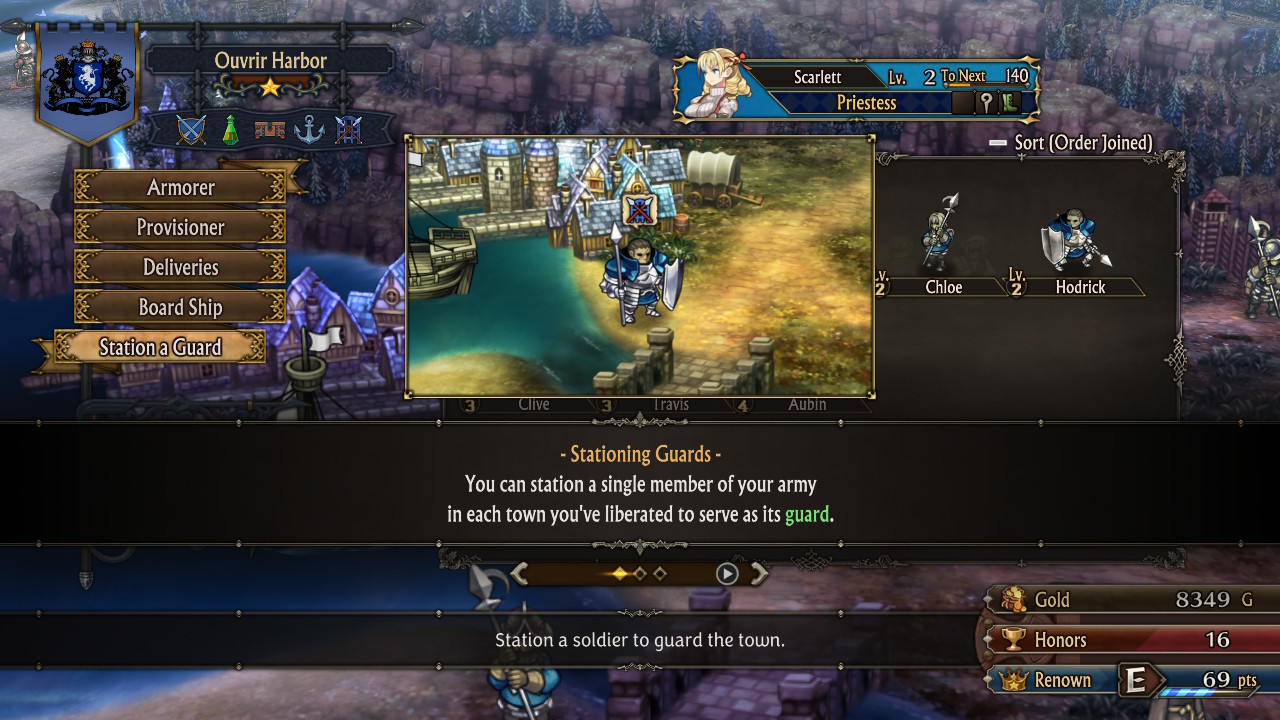Choose Station a Guard entry

click(x=160, y=347)
